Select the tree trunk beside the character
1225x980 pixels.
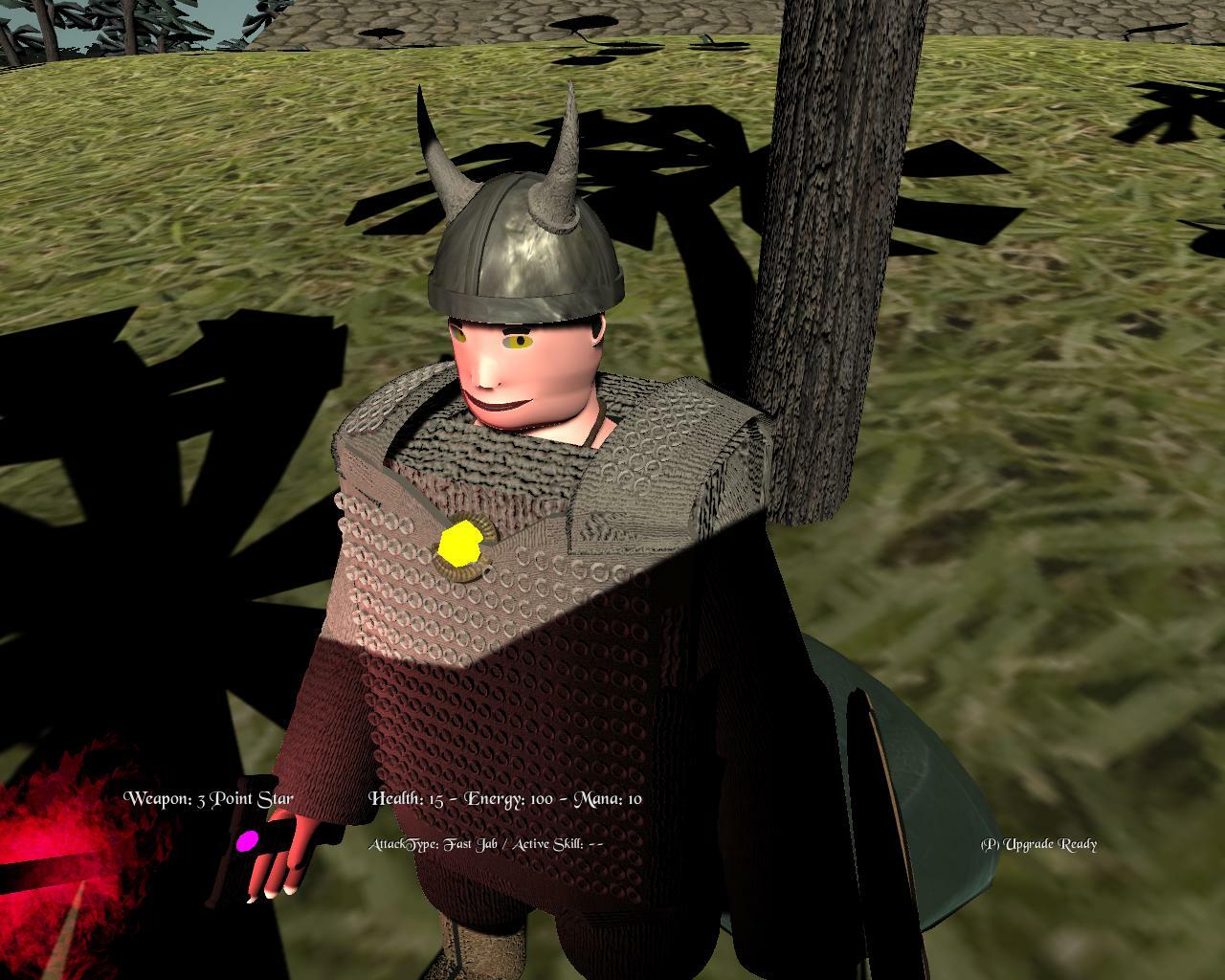click(823, 287)
